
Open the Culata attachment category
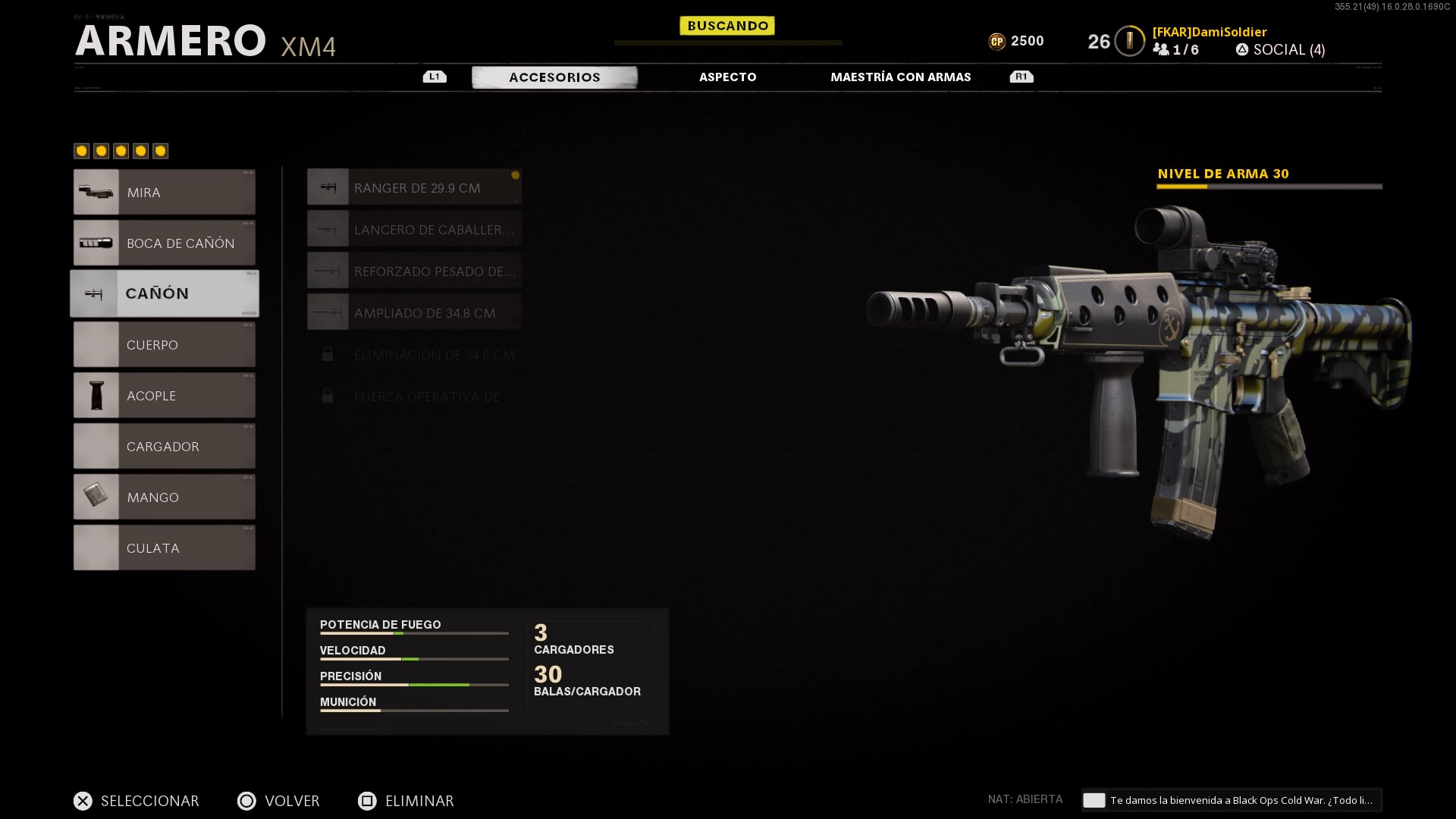pos(165,548)
